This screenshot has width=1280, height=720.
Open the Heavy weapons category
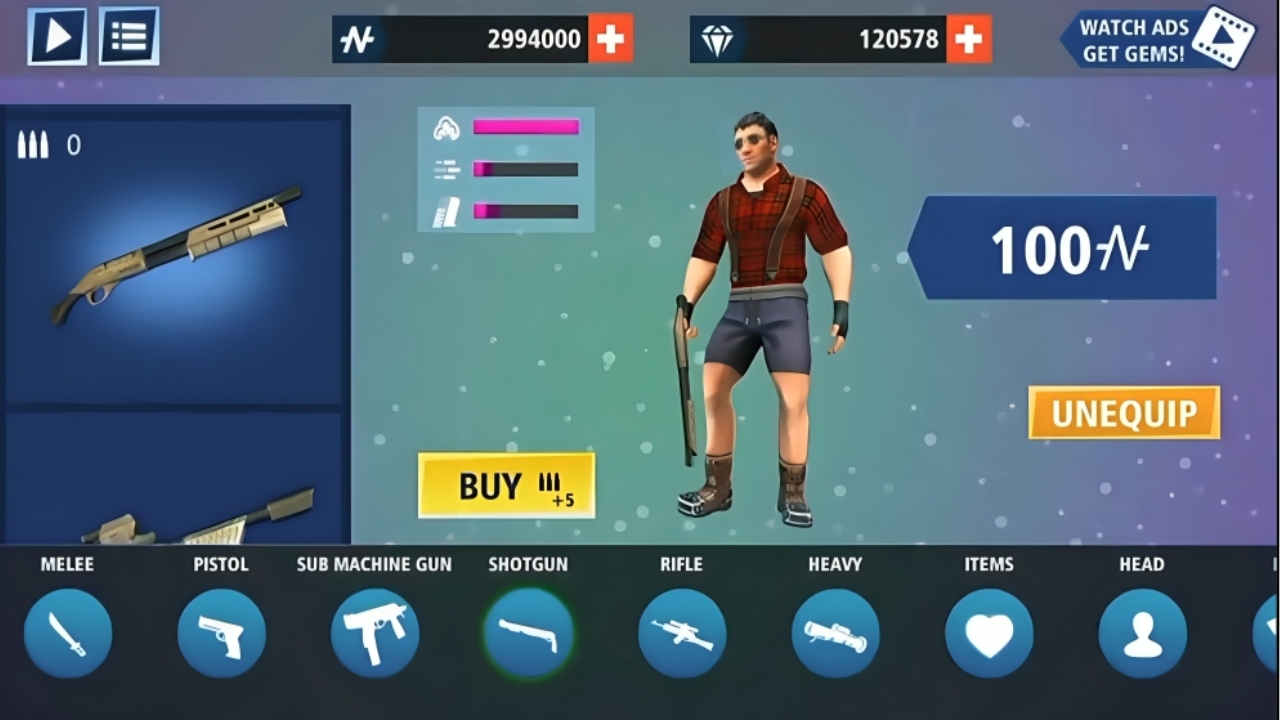point(835,633)
